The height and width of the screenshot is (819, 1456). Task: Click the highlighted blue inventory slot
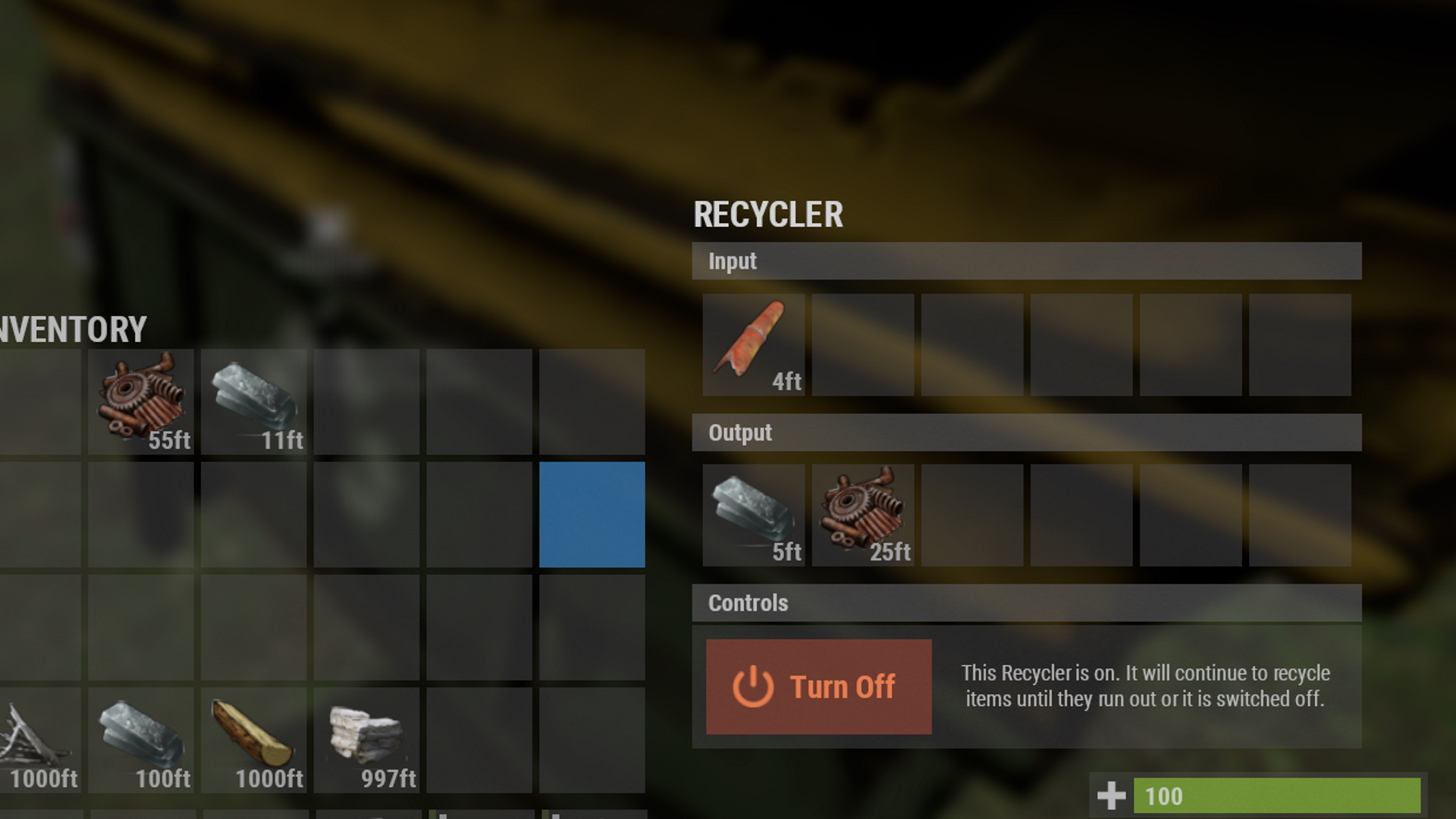[x=591, y=515]
